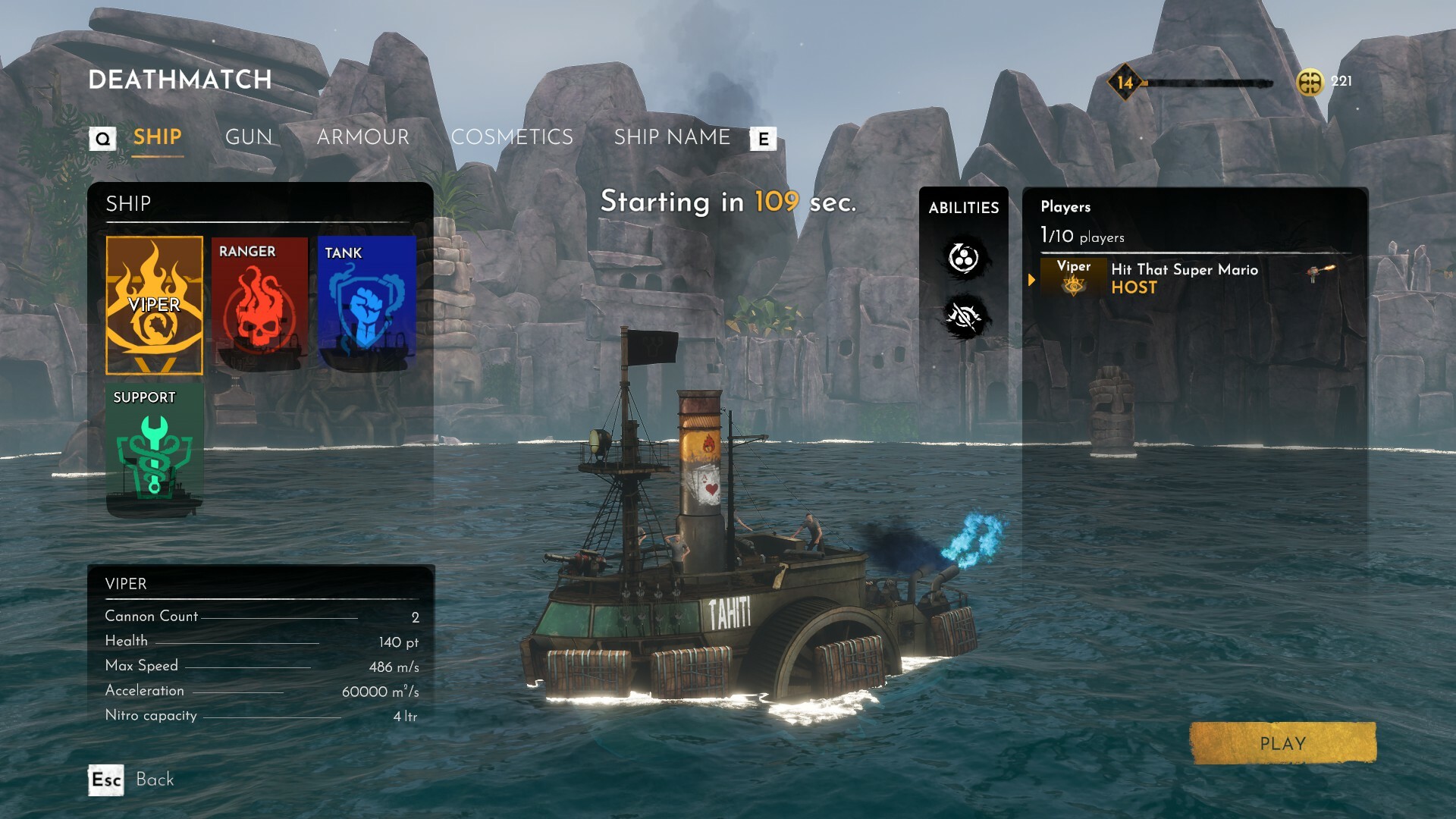The height and width of the screenshot is (819, 1456).
Task: Click the level 14 badge
Action: (x=1125, y=83)
